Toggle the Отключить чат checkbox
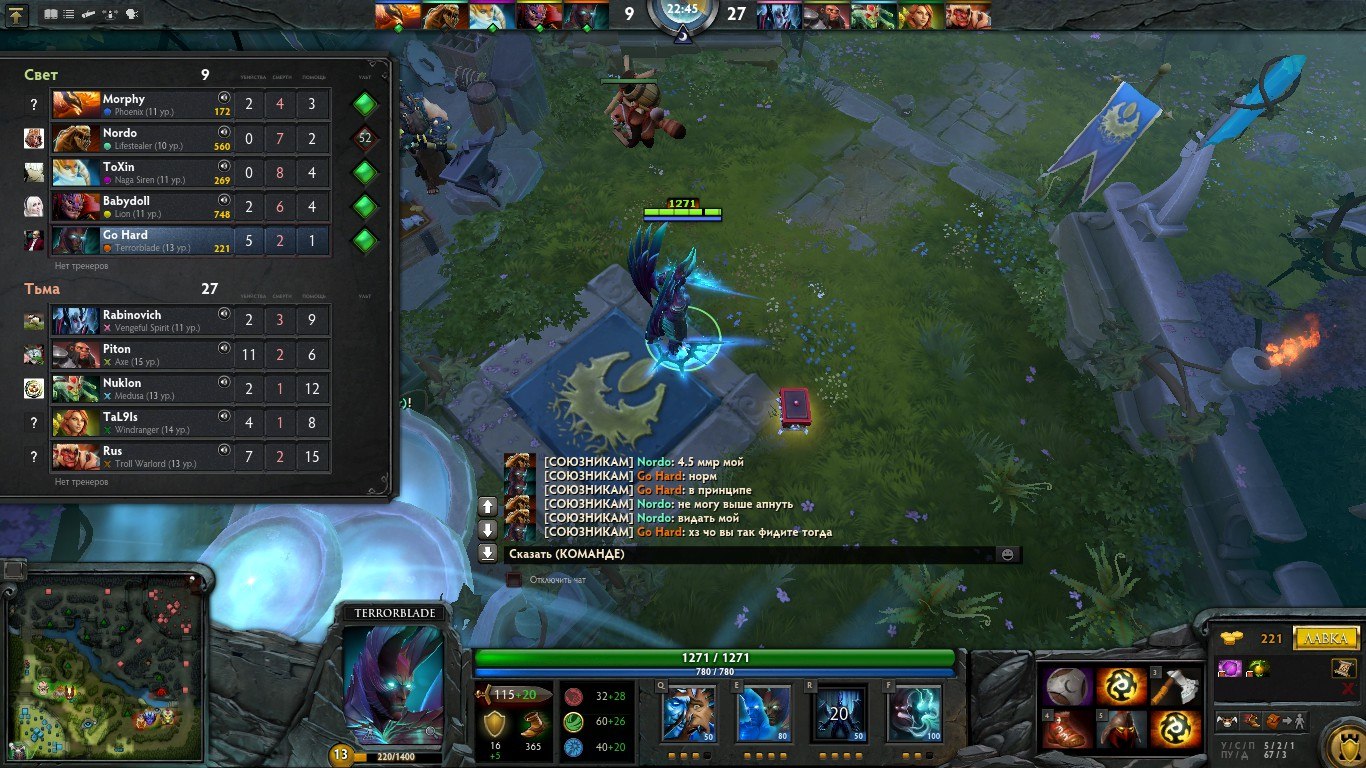The image size is (1366, 768). tap(514, 579)
